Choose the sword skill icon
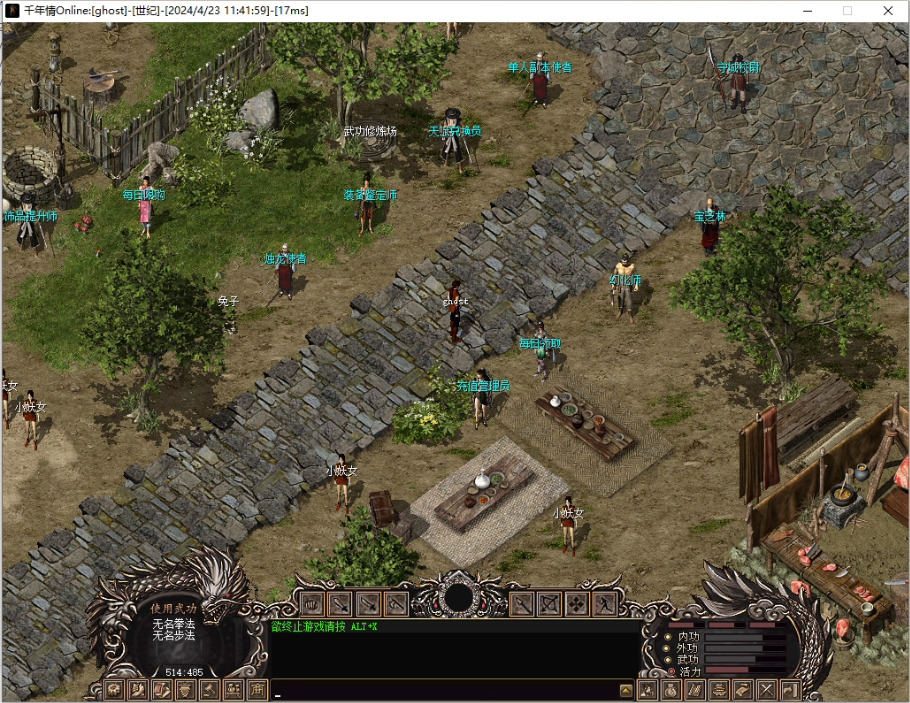 click(340, 604)
